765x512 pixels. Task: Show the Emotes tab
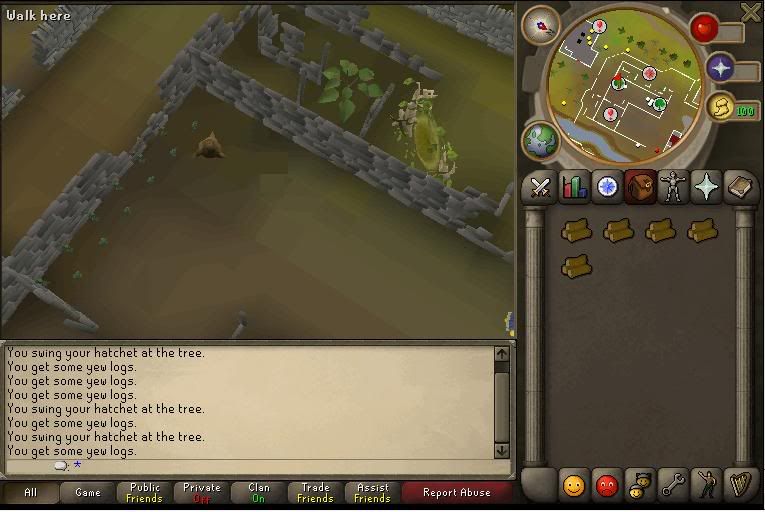pyautogui.click(x=706, y=486)
